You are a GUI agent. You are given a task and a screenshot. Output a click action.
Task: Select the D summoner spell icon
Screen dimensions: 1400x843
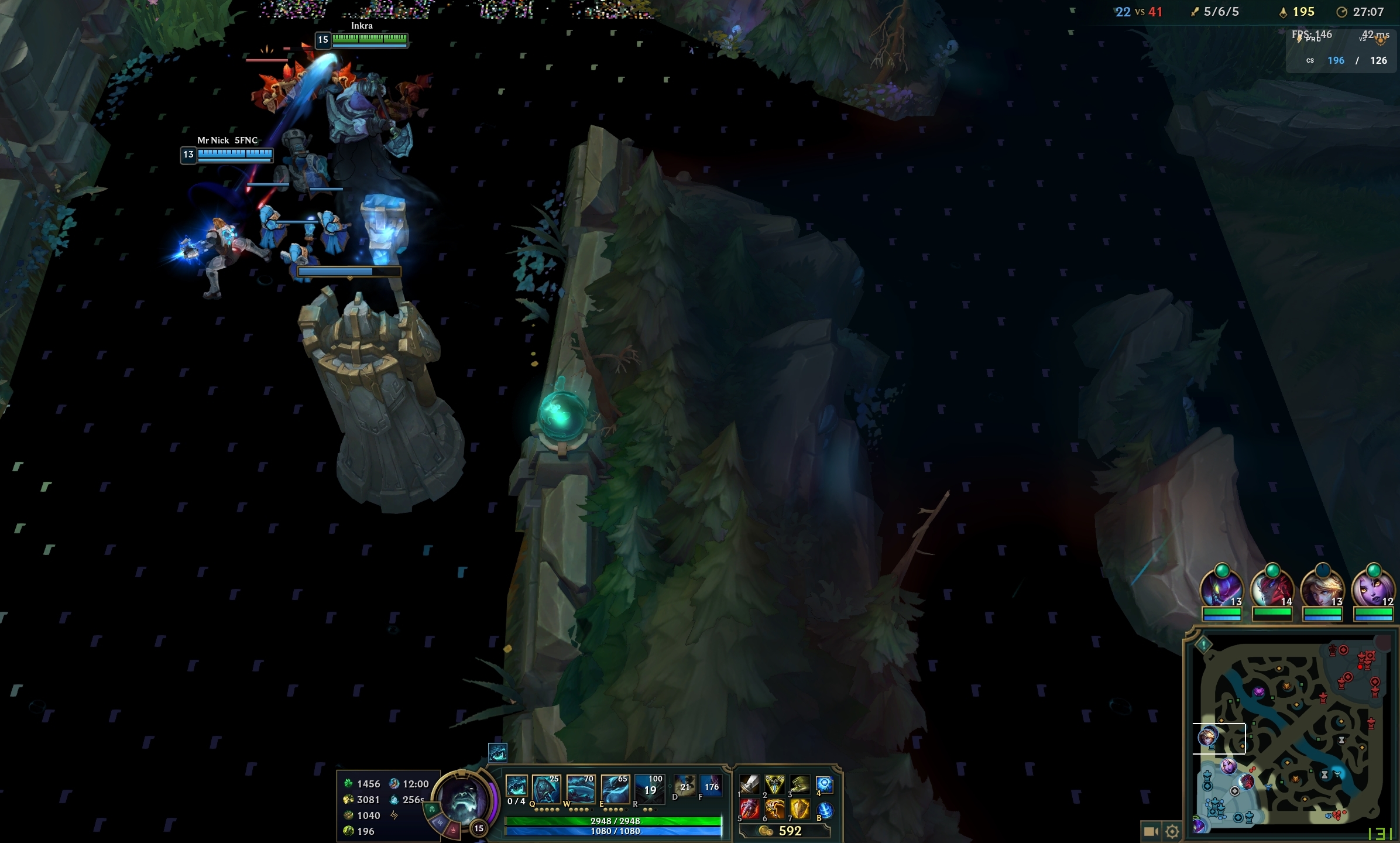click(684, 786)
